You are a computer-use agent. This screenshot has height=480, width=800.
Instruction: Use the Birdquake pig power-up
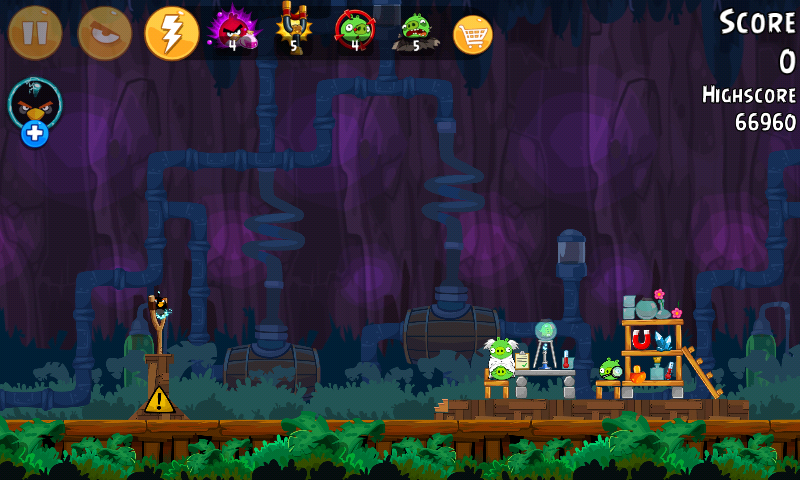415,30
